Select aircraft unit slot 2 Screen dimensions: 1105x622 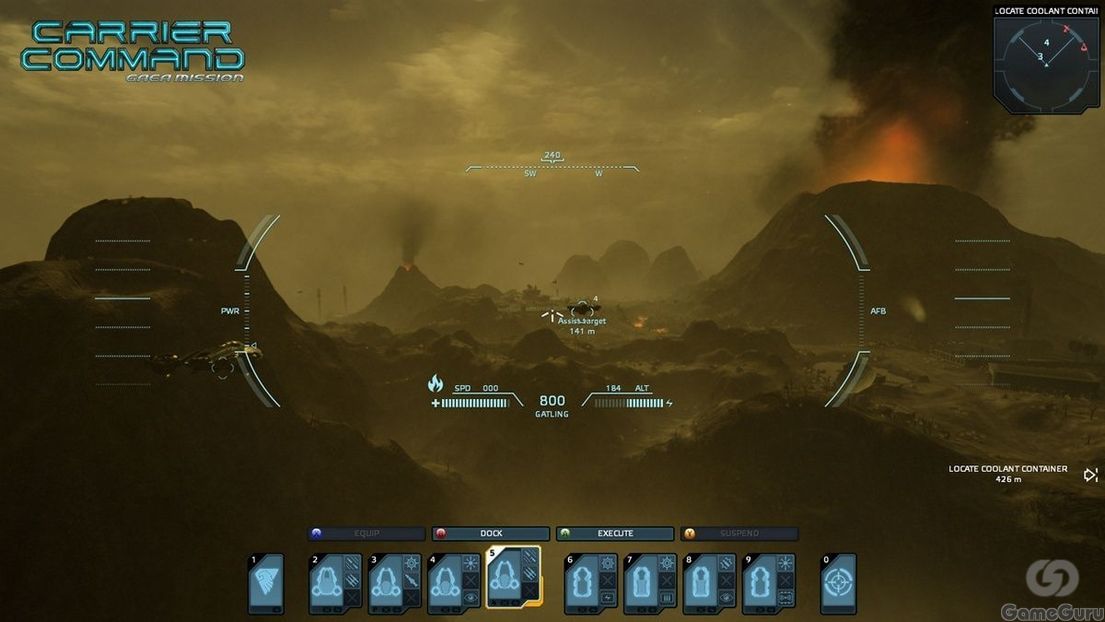pos(336,583)
